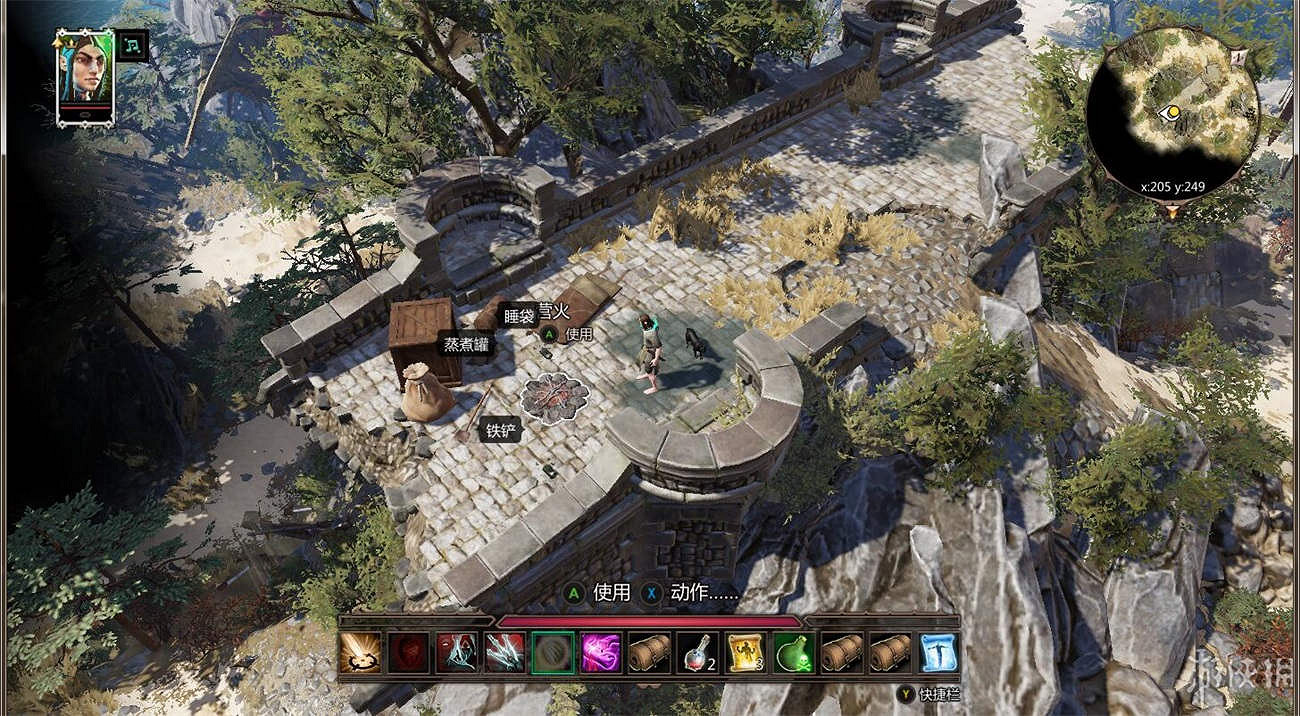
Task: Select the dark red heart skill slot
Action: pos(408,652)
